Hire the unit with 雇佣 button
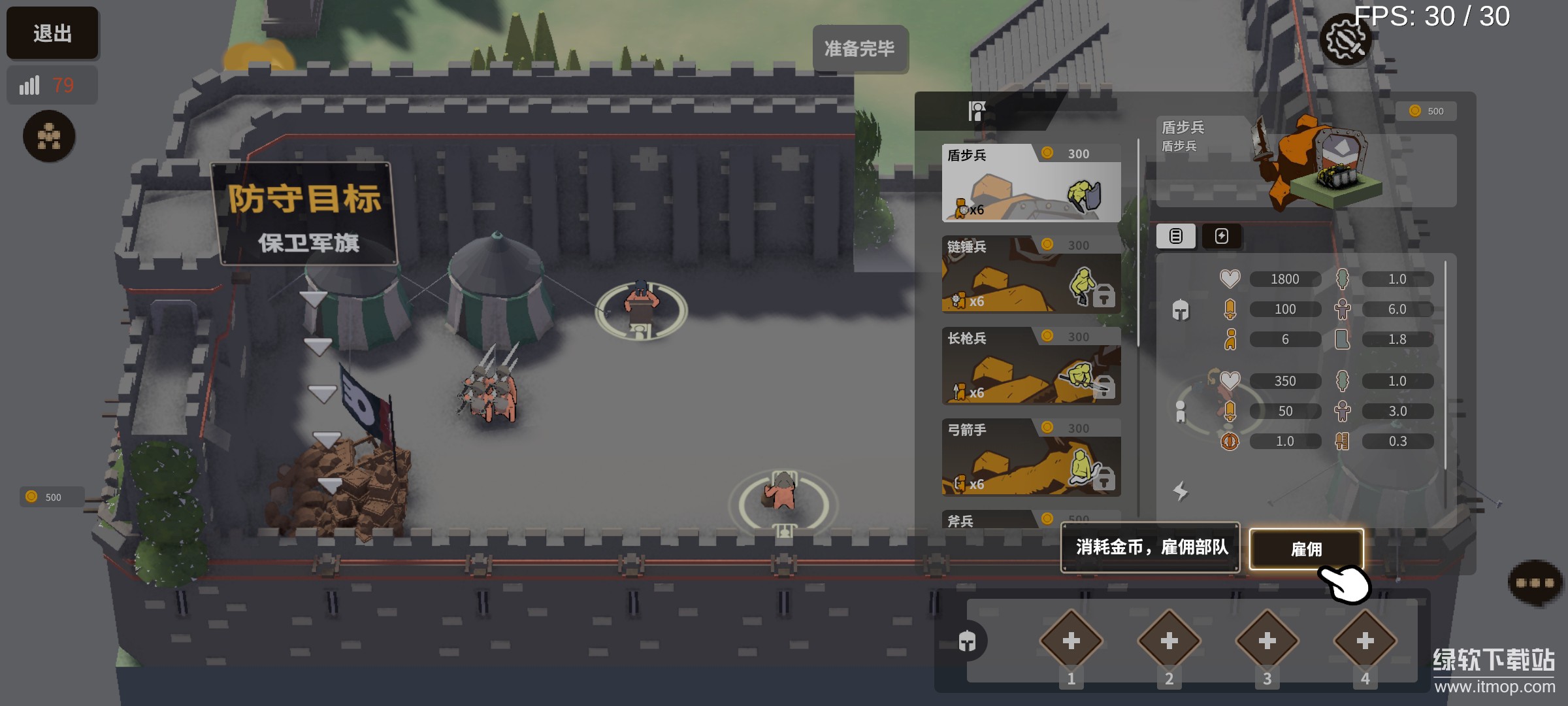This screenshot has width=1568, height=706. pyautogui.click(x=1306, y=549)
